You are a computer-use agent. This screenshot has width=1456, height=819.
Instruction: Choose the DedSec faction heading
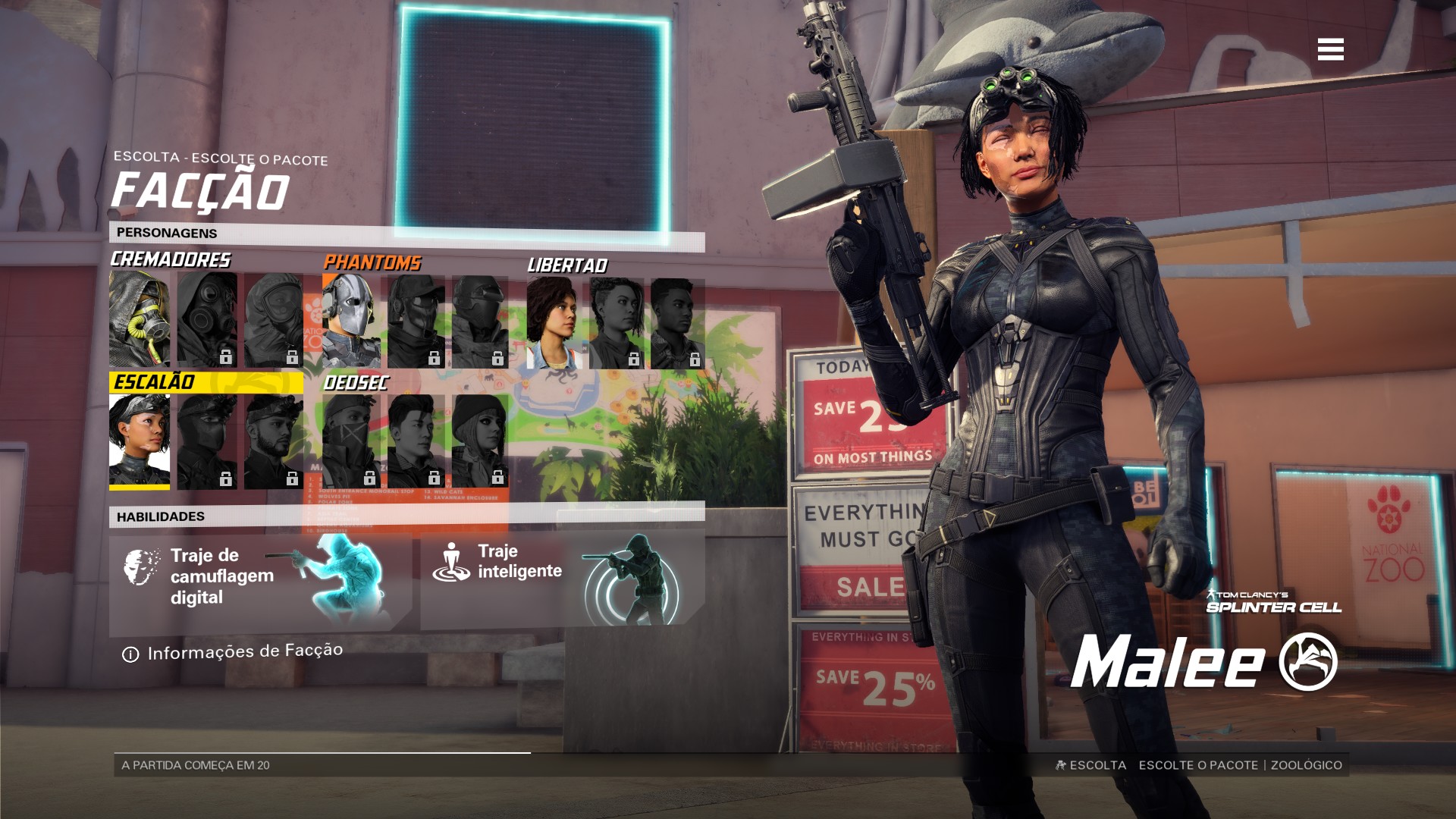click(356, 383)
